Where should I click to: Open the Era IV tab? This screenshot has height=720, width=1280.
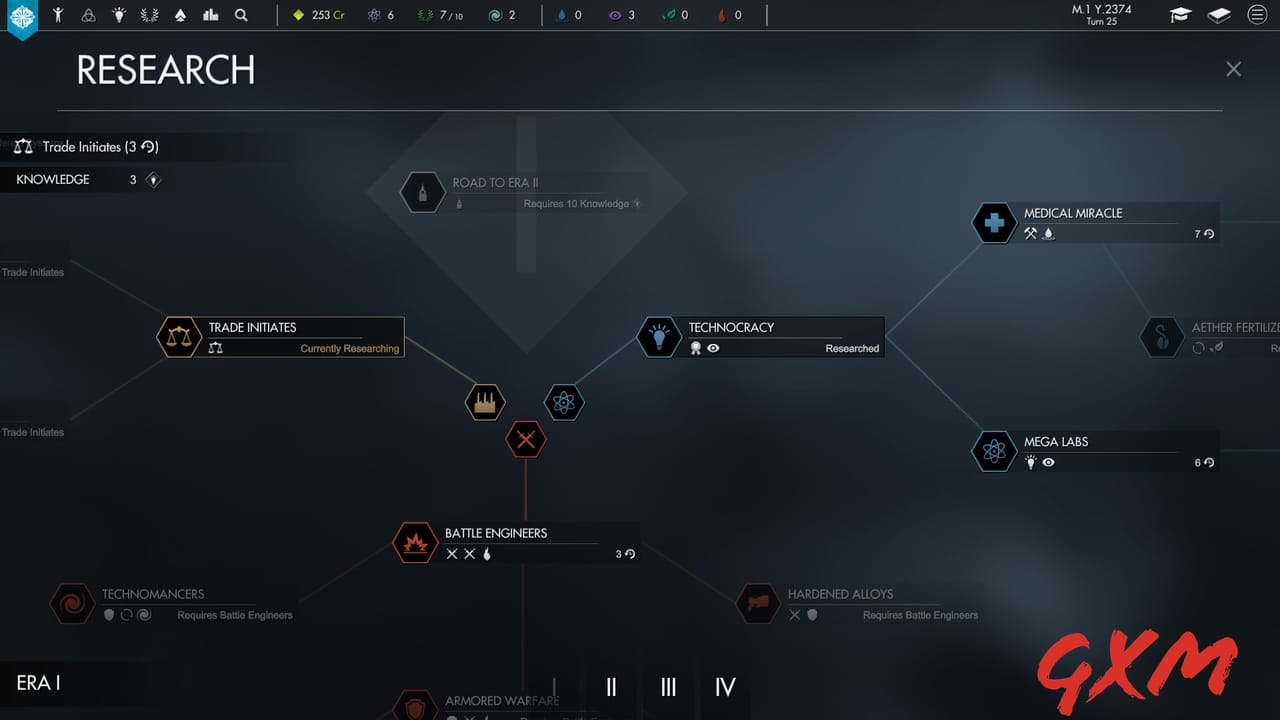(x=724, y=688)
